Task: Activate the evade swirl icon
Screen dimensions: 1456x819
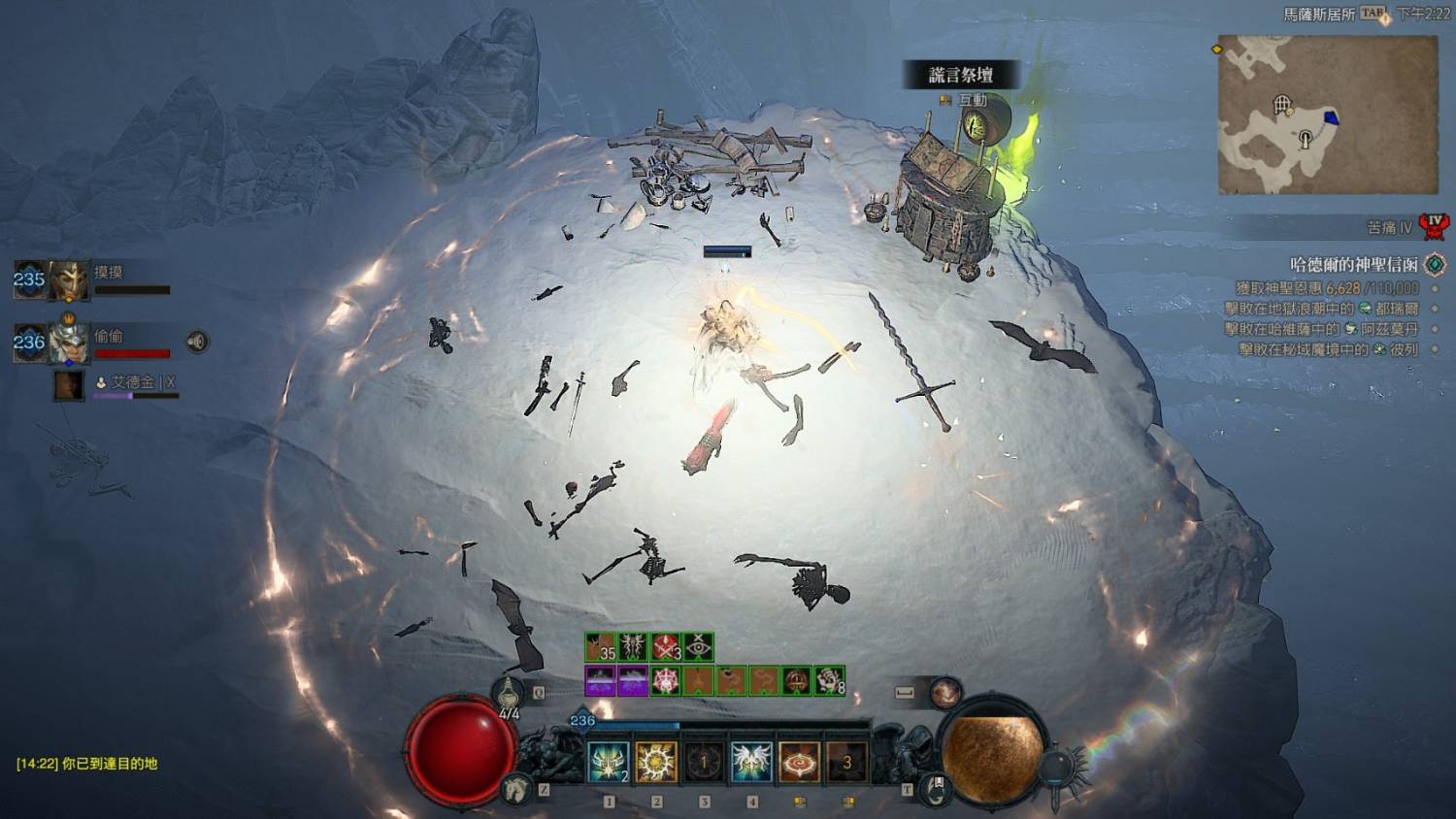Action: (945, 693)
